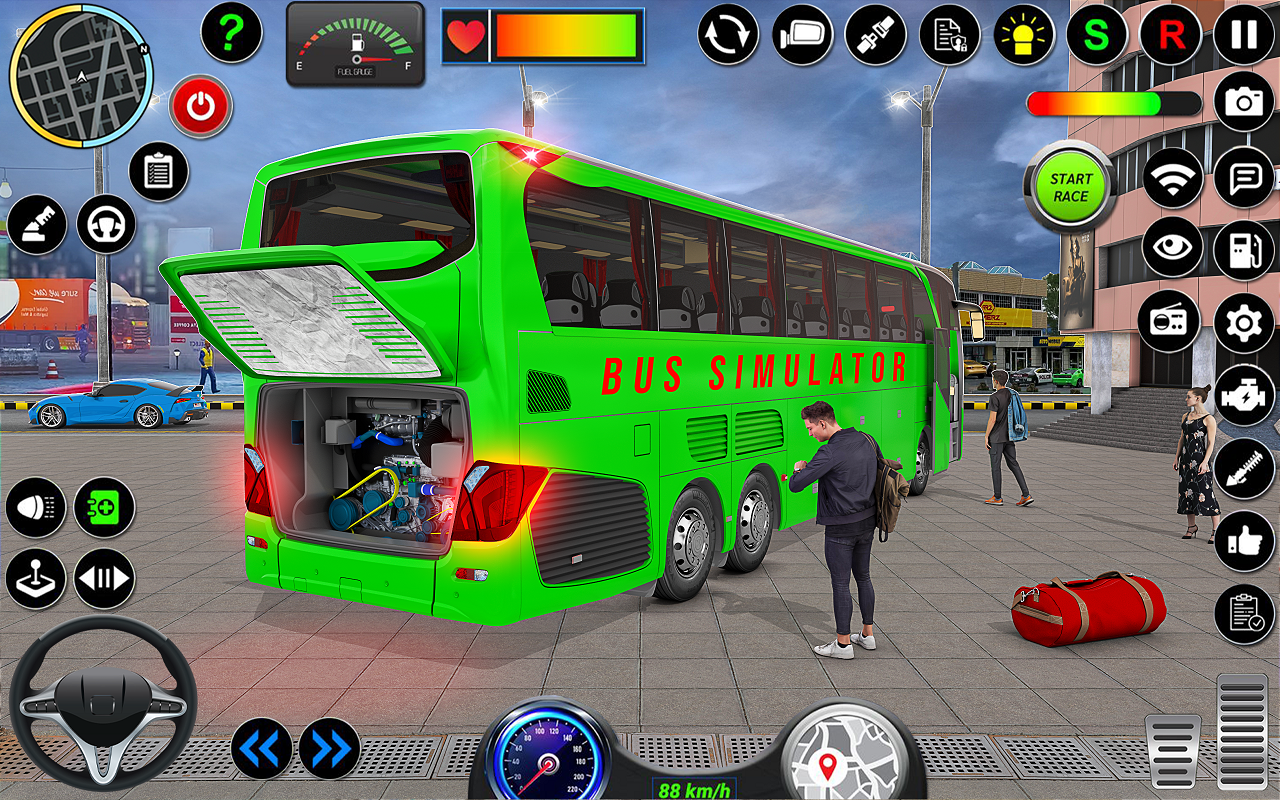Image resolution: width=1280 pixels, height=800 pixels.
Task: Open the settings gear icon
Action: tap(1244, 323)
